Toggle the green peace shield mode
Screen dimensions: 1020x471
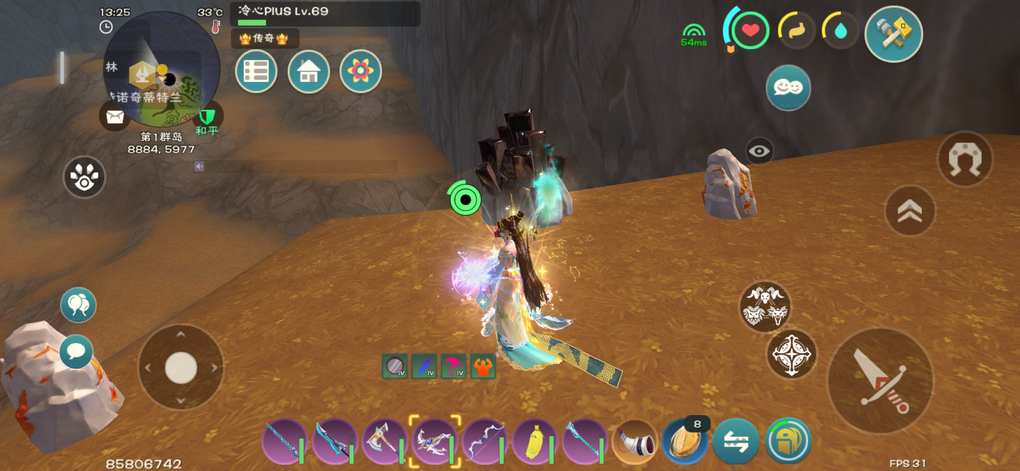coord(208,116)
